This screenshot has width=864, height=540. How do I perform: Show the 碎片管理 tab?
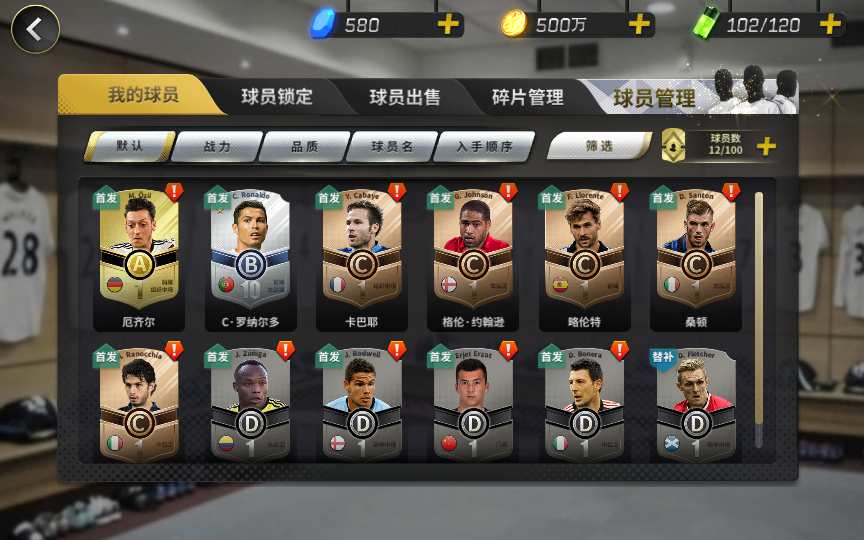pos(527,97)
